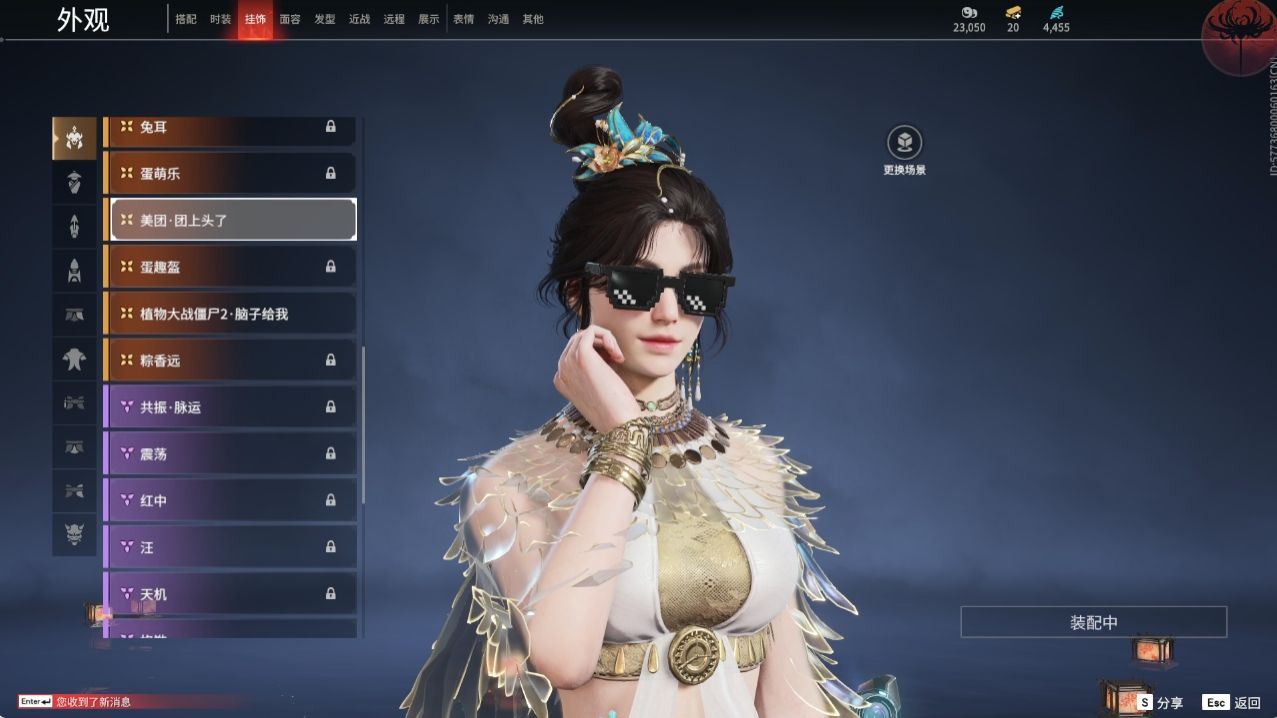The width and height of the screenshot is (1277, 718).
Task: Choose the 粽香远 accessory row
Action: click(230, 360)
